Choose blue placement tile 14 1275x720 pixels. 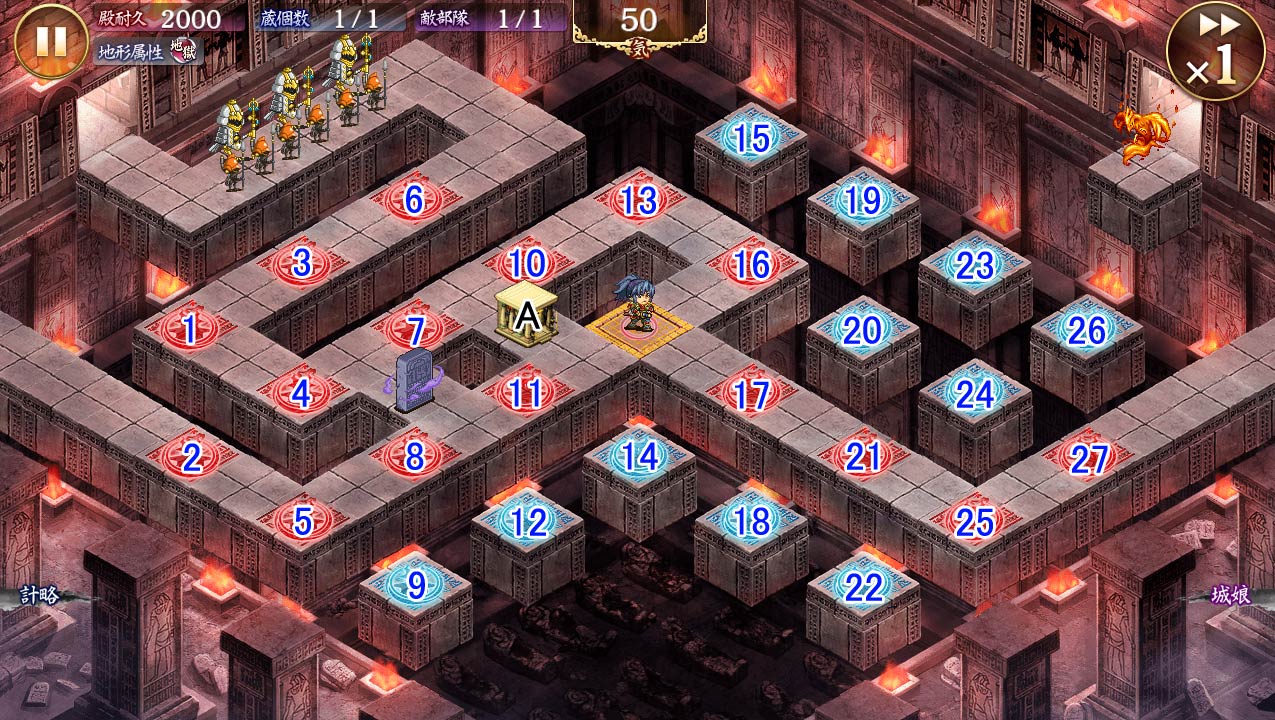639,457
